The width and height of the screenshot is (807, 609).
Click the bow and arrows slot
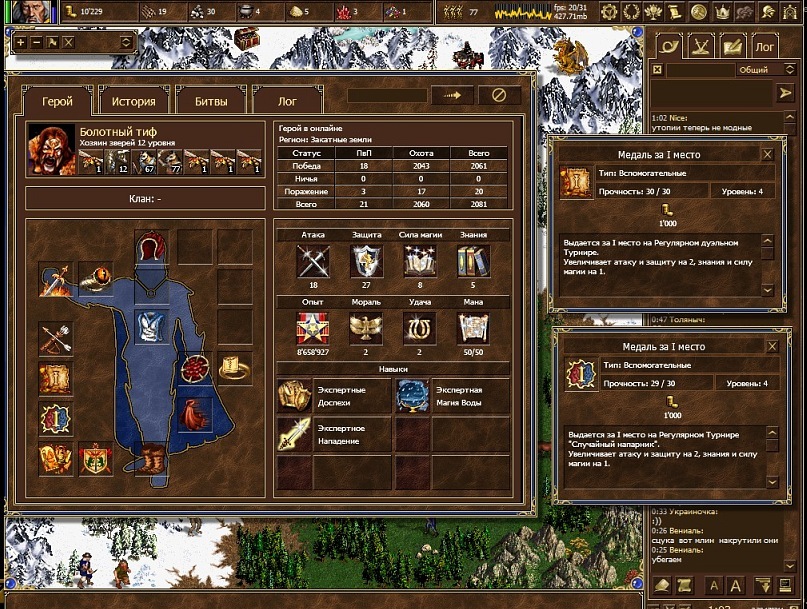(x=55, y=338)
